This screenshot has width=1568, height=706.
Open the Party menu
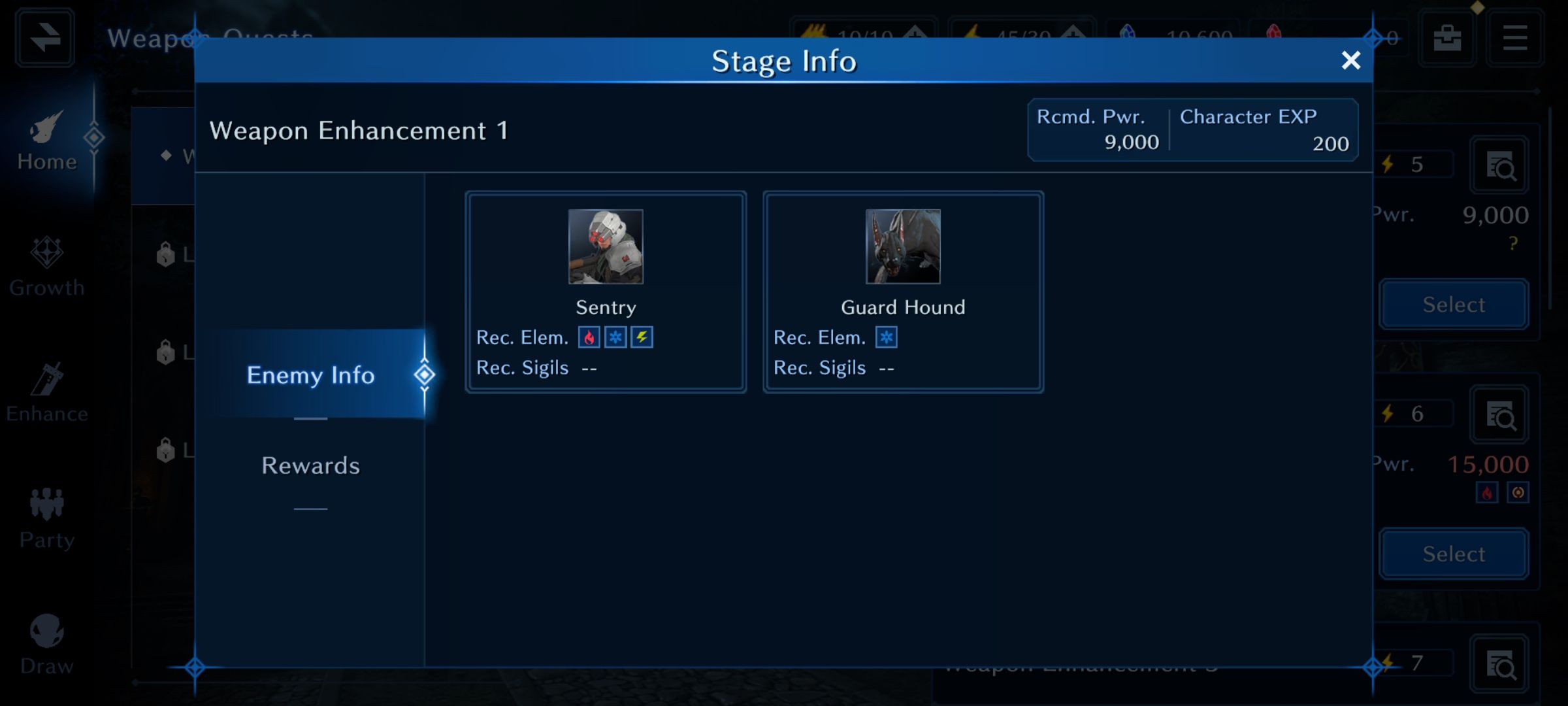coord(47,519)
